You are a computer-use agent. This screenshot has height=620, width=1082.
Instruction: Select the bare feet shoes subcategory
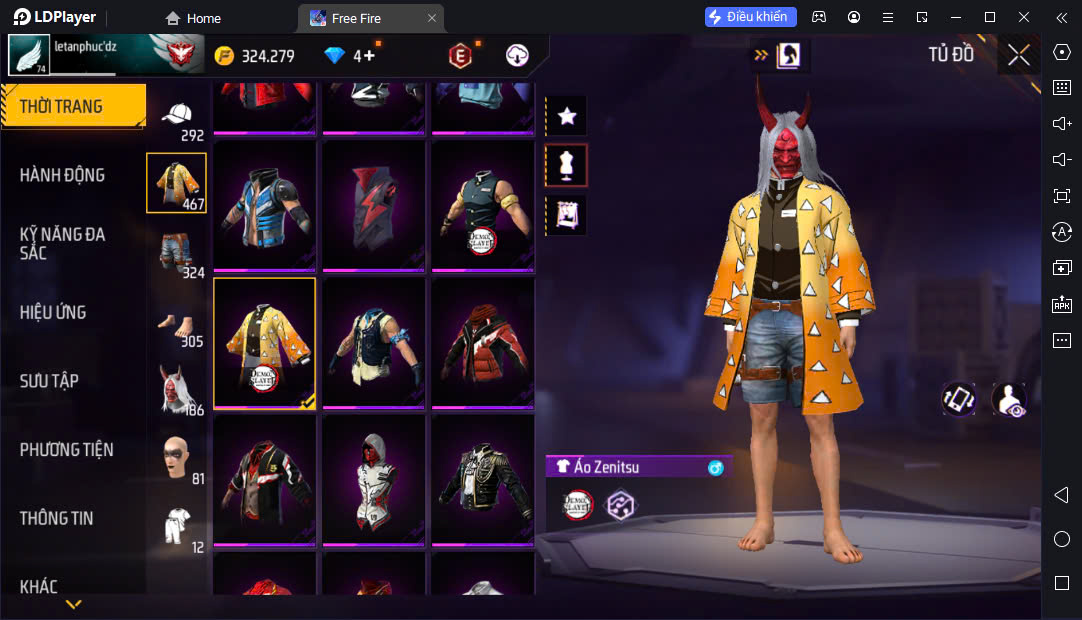[x=177, y=322]
